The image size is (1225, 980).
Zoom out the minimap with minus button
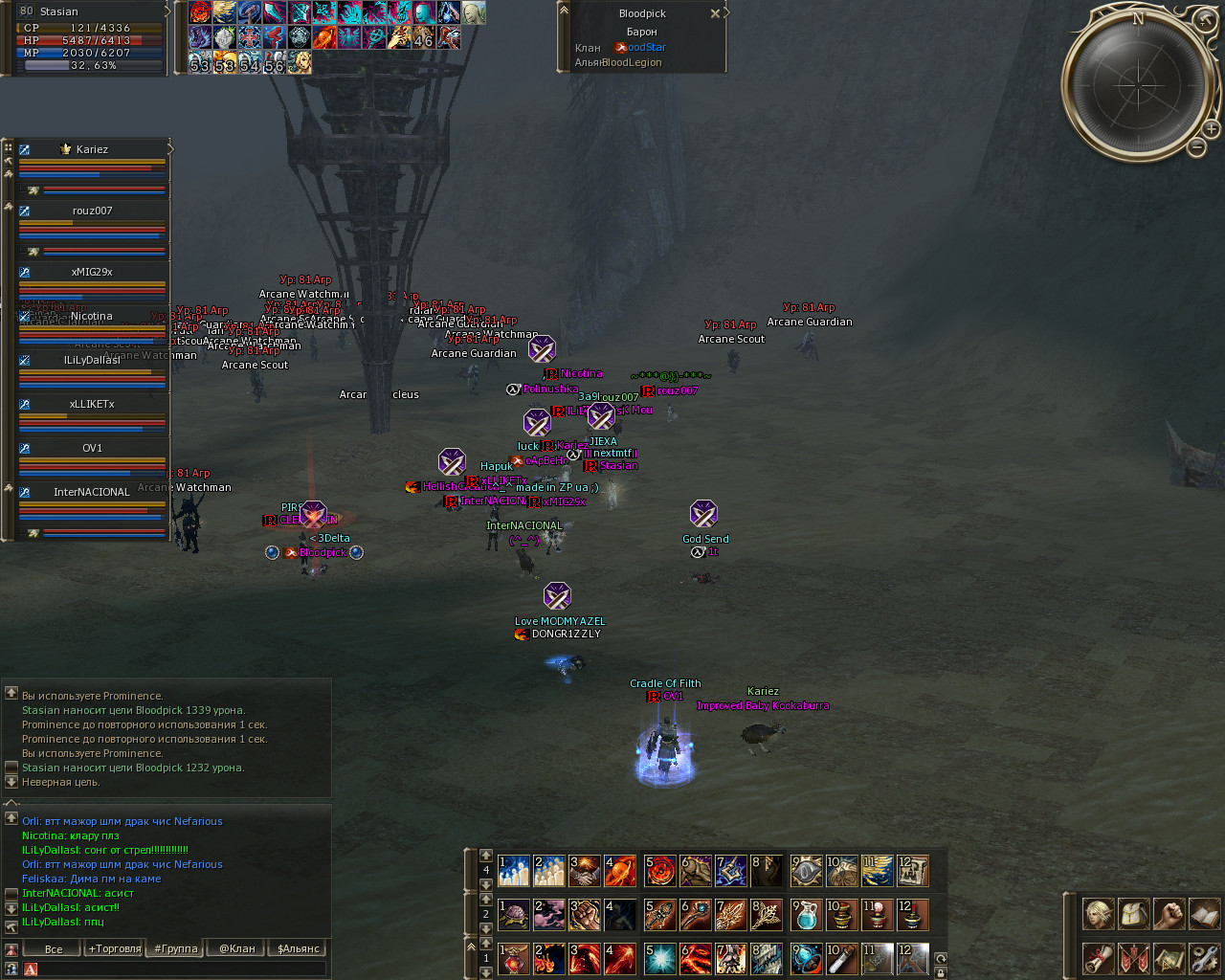tap(1196, 146)
